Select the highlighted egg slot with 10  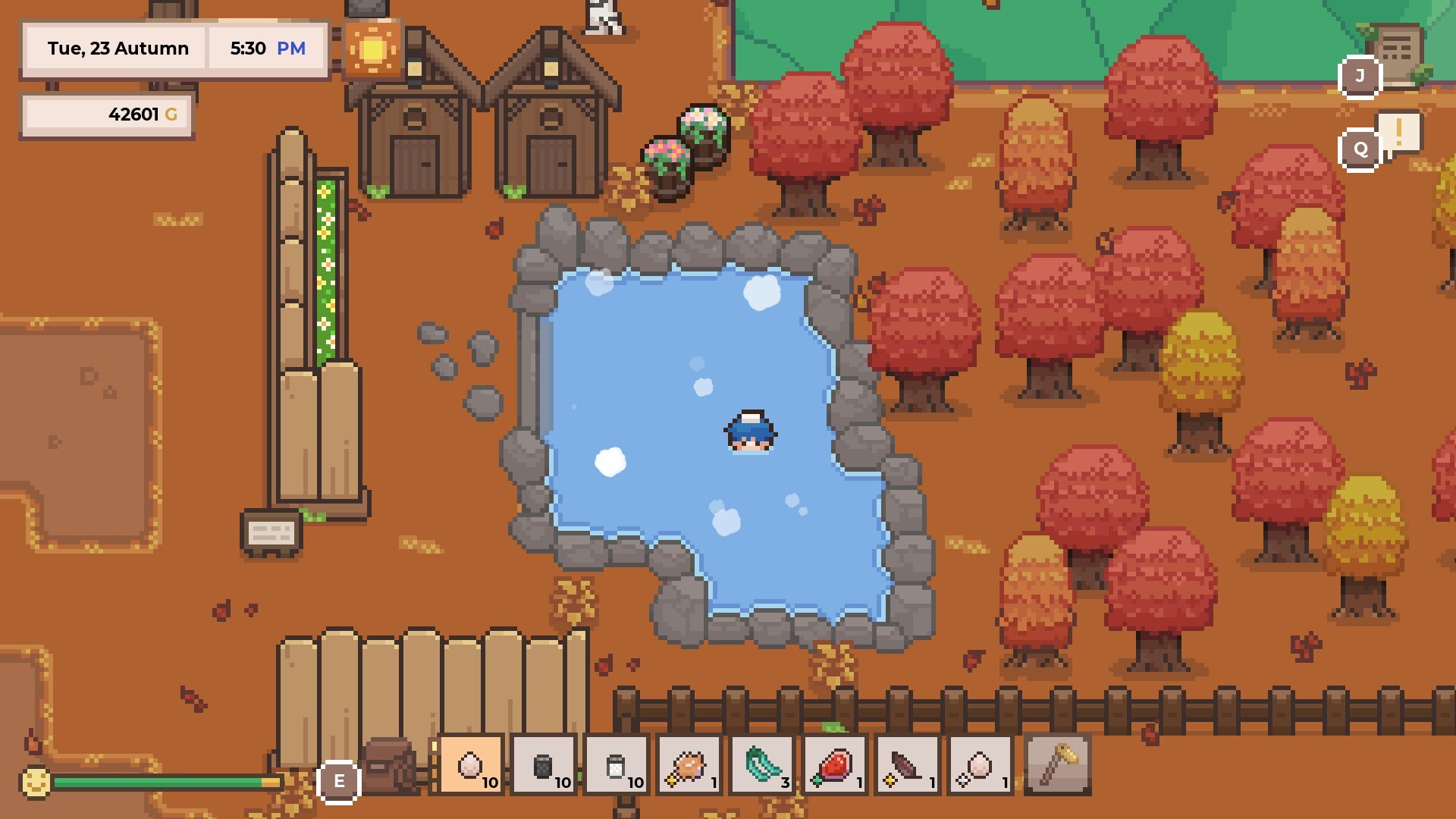471,764
